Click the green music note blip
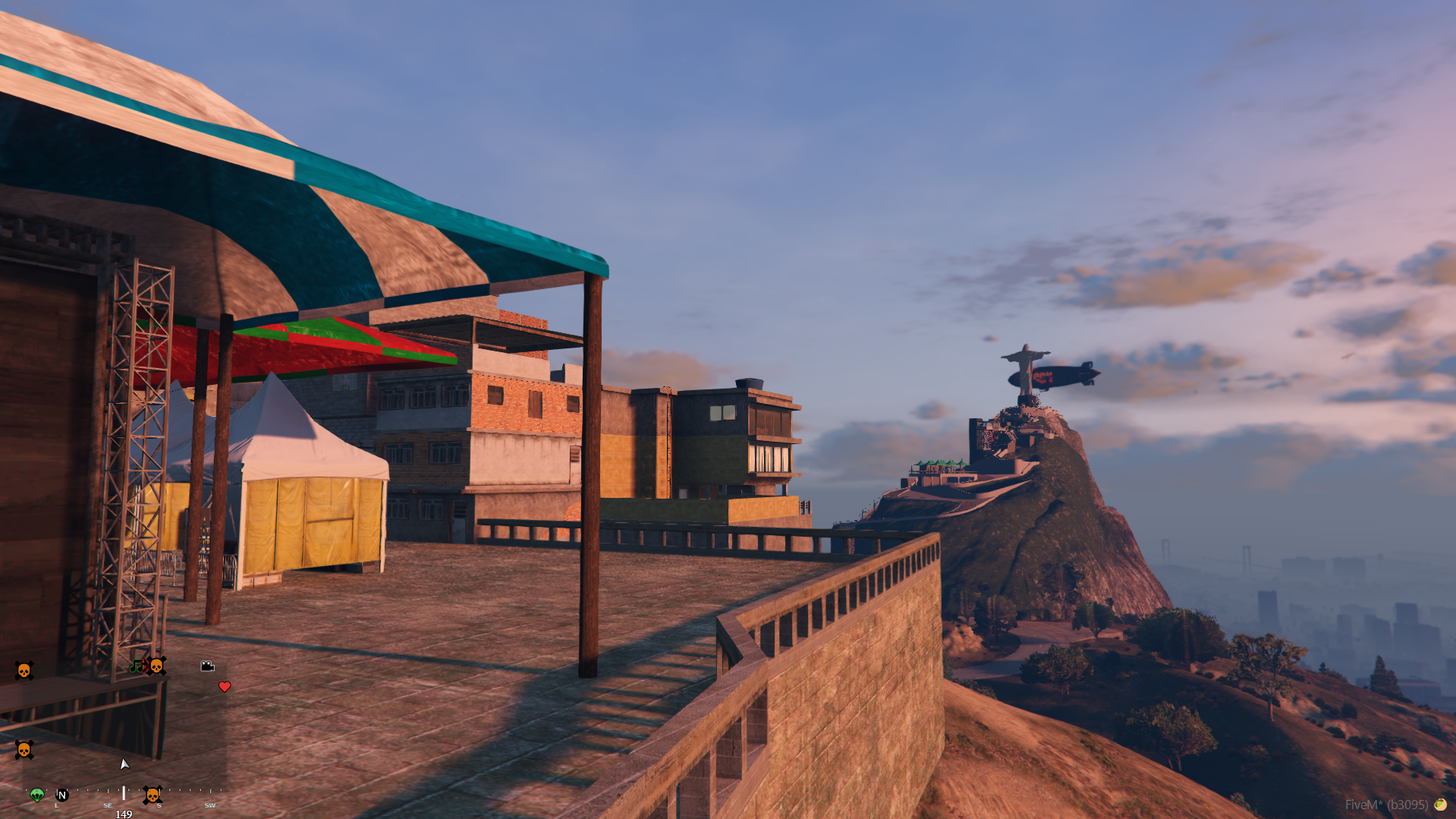This screenshot has width=1456, height=819. pyautogui.click(x=136, y=666)
